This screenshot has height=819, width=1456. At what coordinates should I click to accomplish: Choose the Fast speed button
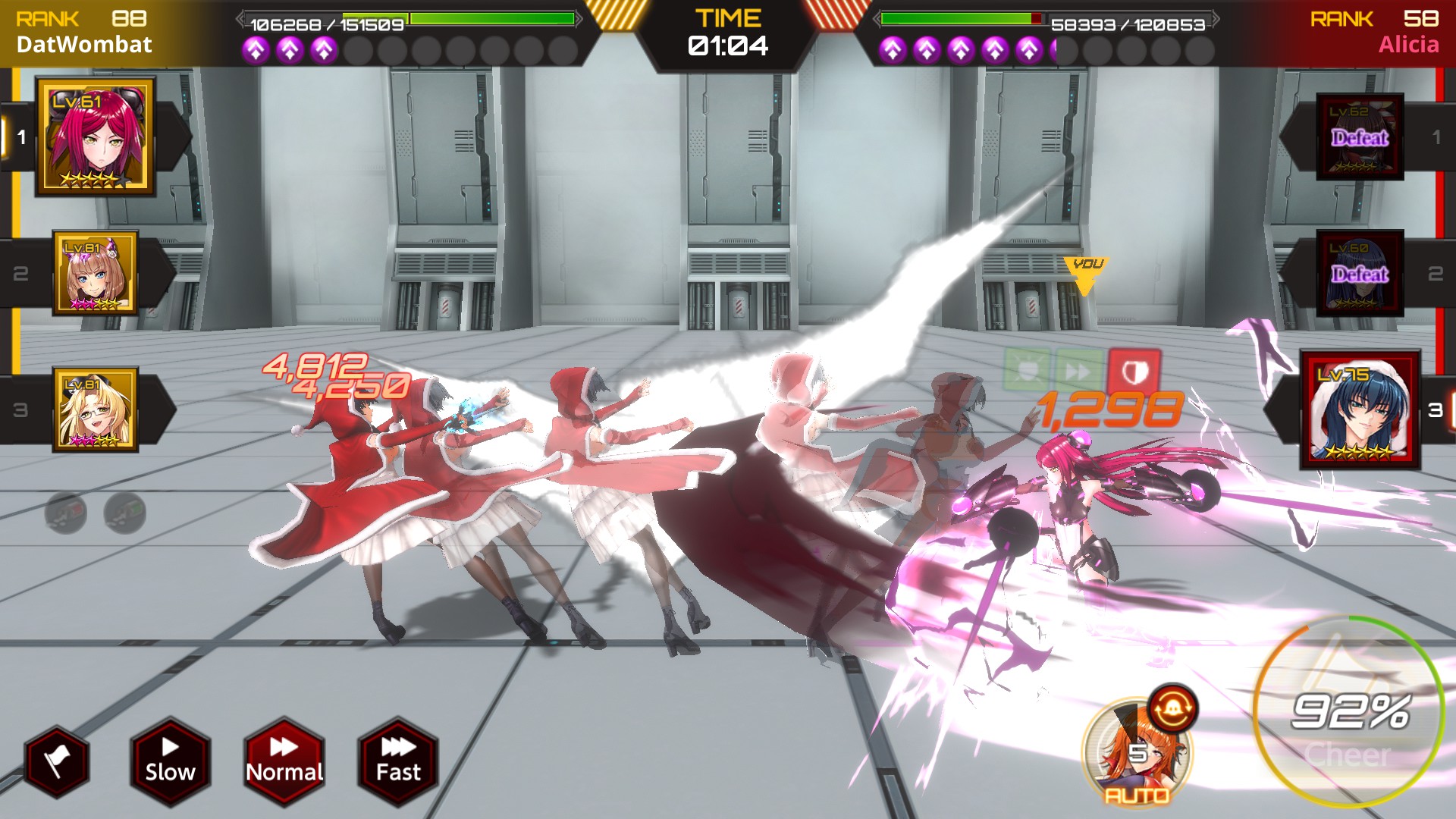point(398,760)
